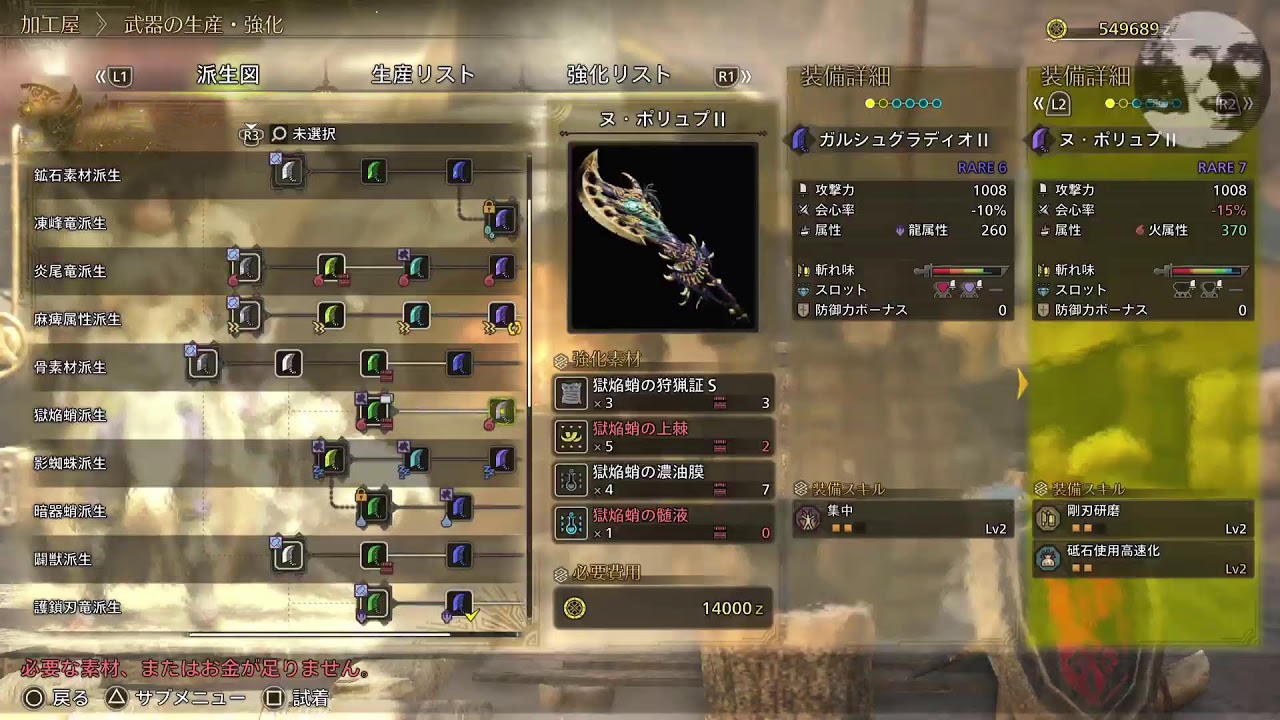Select the check-marked weapon node in 護鎖刃竜派生
Viewport: 1280px width, 720px height.
pos(459,604)
